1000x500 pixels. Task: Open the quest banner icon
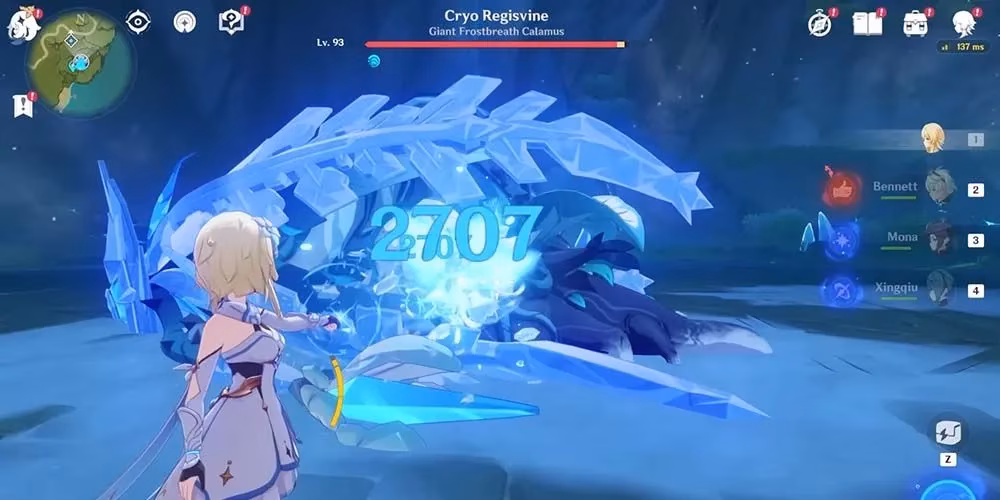[23, 104]
